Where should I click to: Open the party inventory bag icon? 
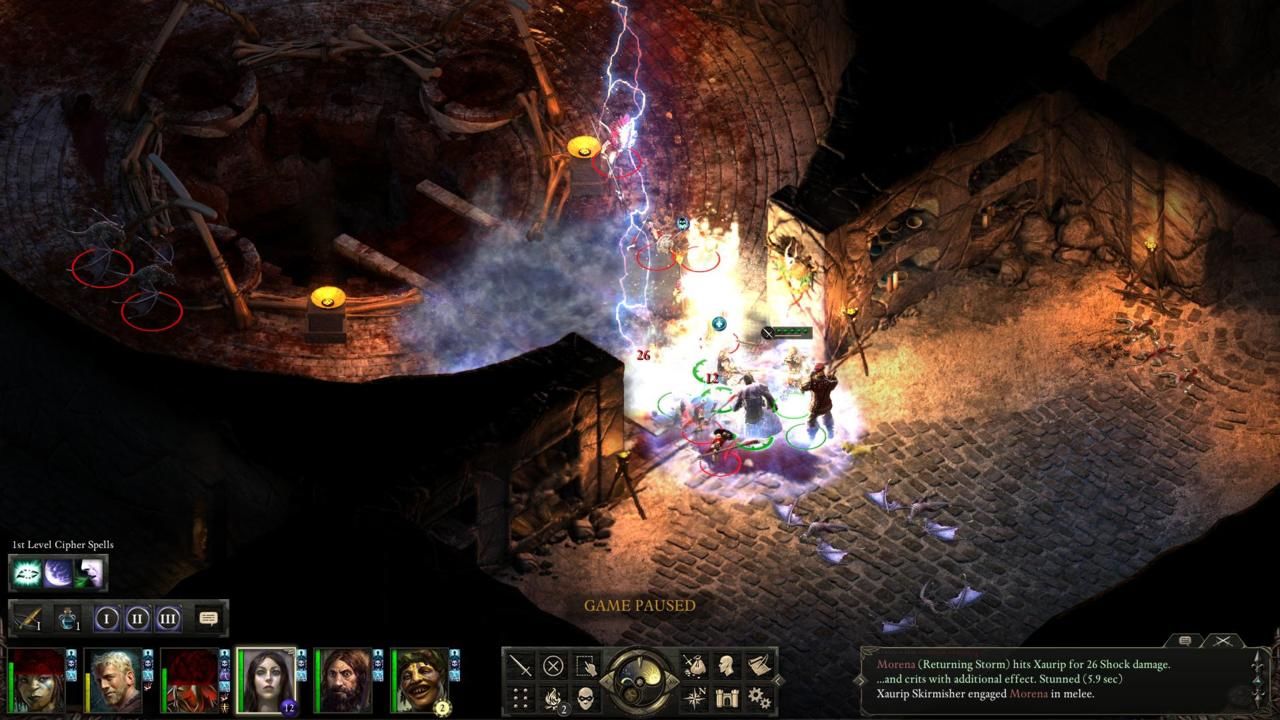coord(693,665)
